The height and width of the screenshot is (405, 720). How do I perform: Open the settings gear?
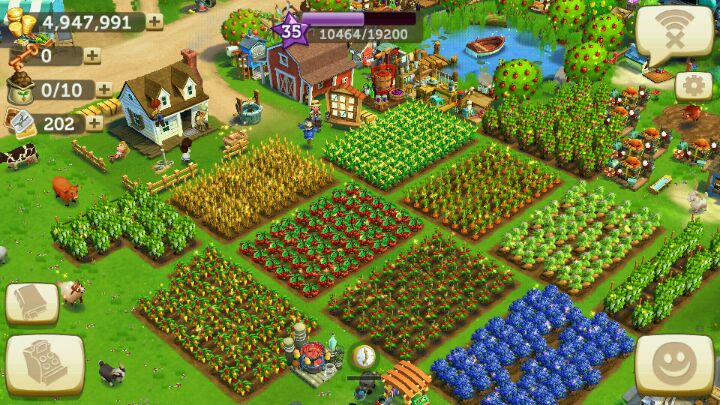(x=693, y=86)
